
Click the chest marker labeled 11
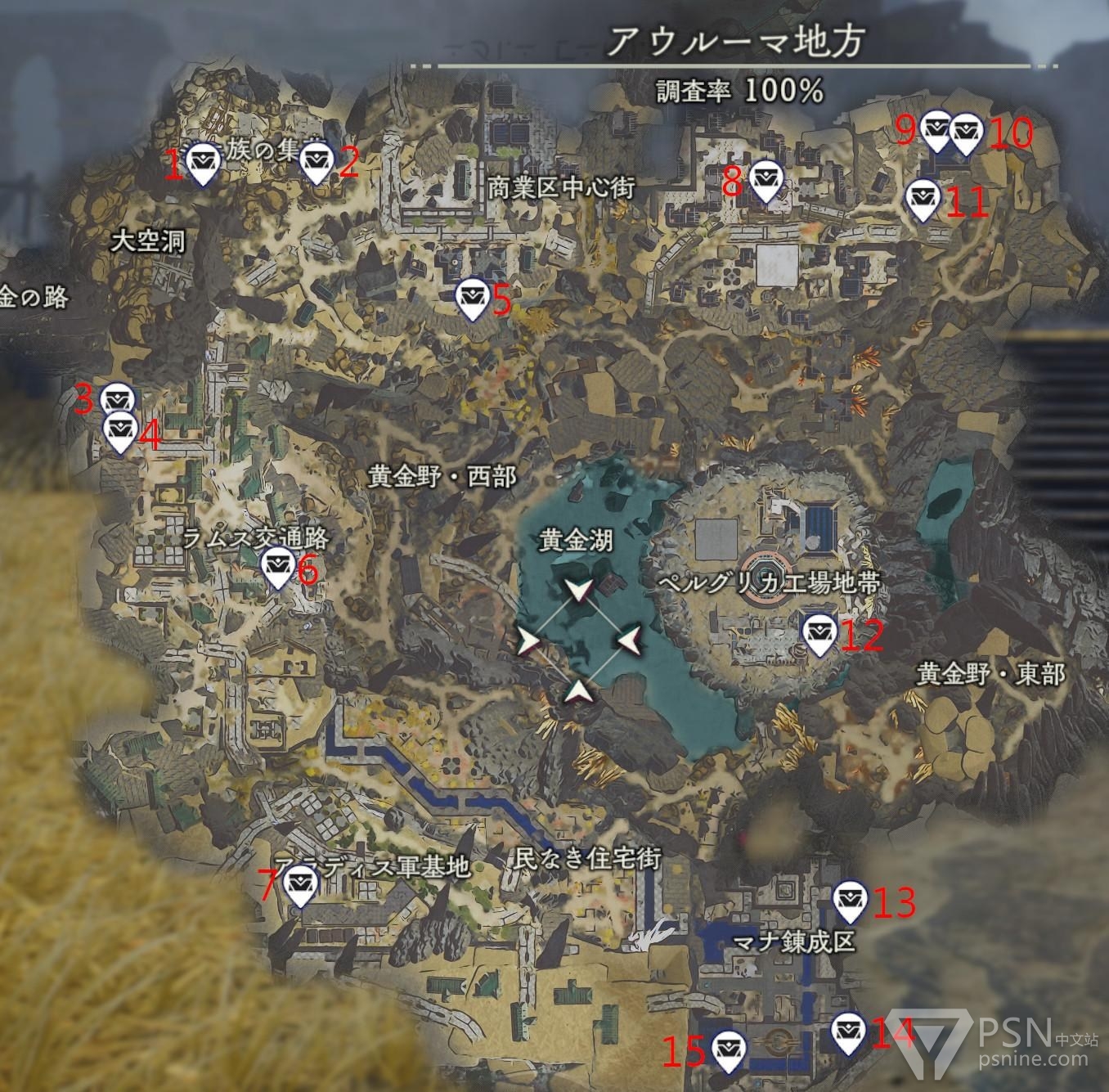point(923,198)
